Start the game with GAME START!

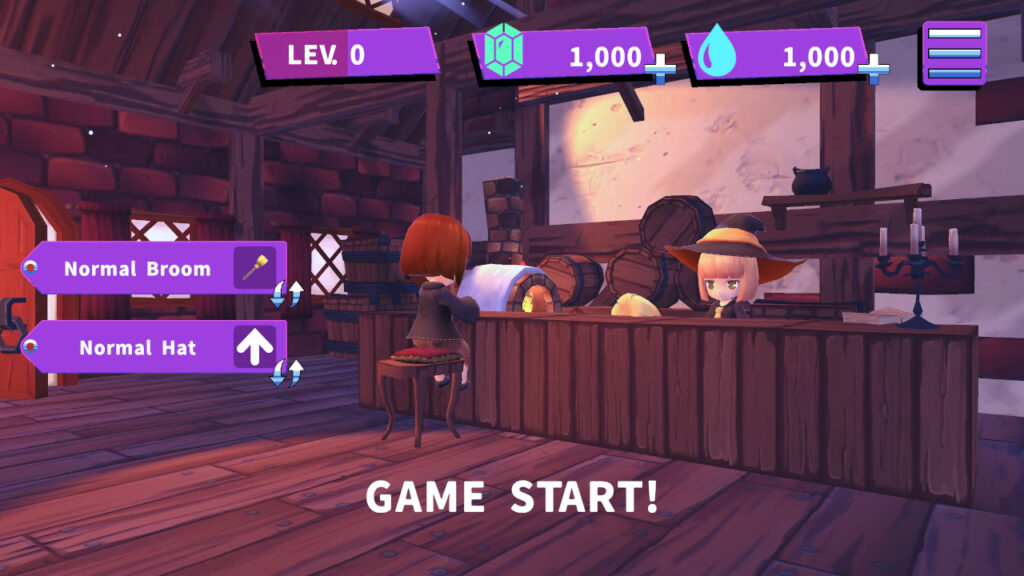coord(511,497)
